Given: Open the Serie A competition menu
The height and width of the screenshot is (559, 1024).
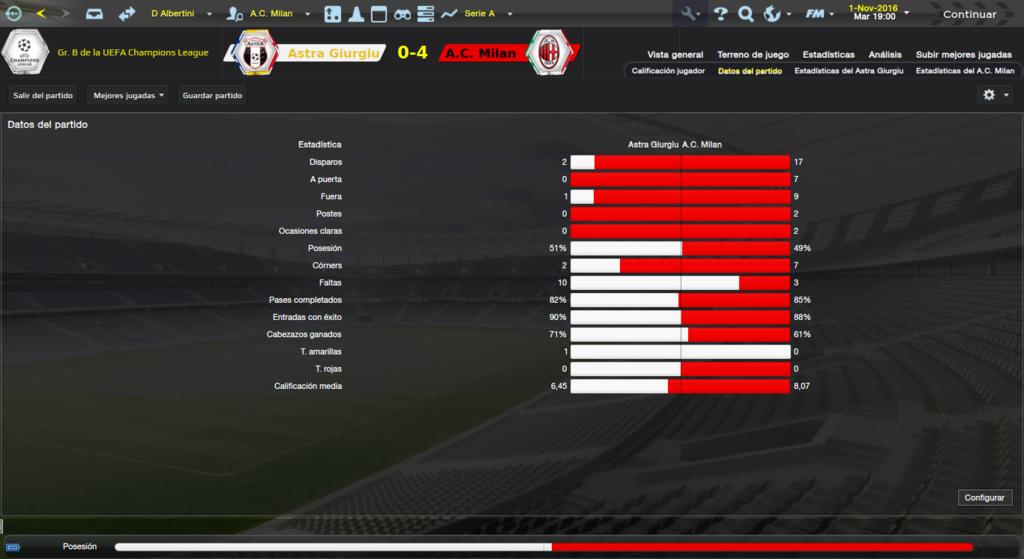Looking at the screenshot, I should click(488, 14).
